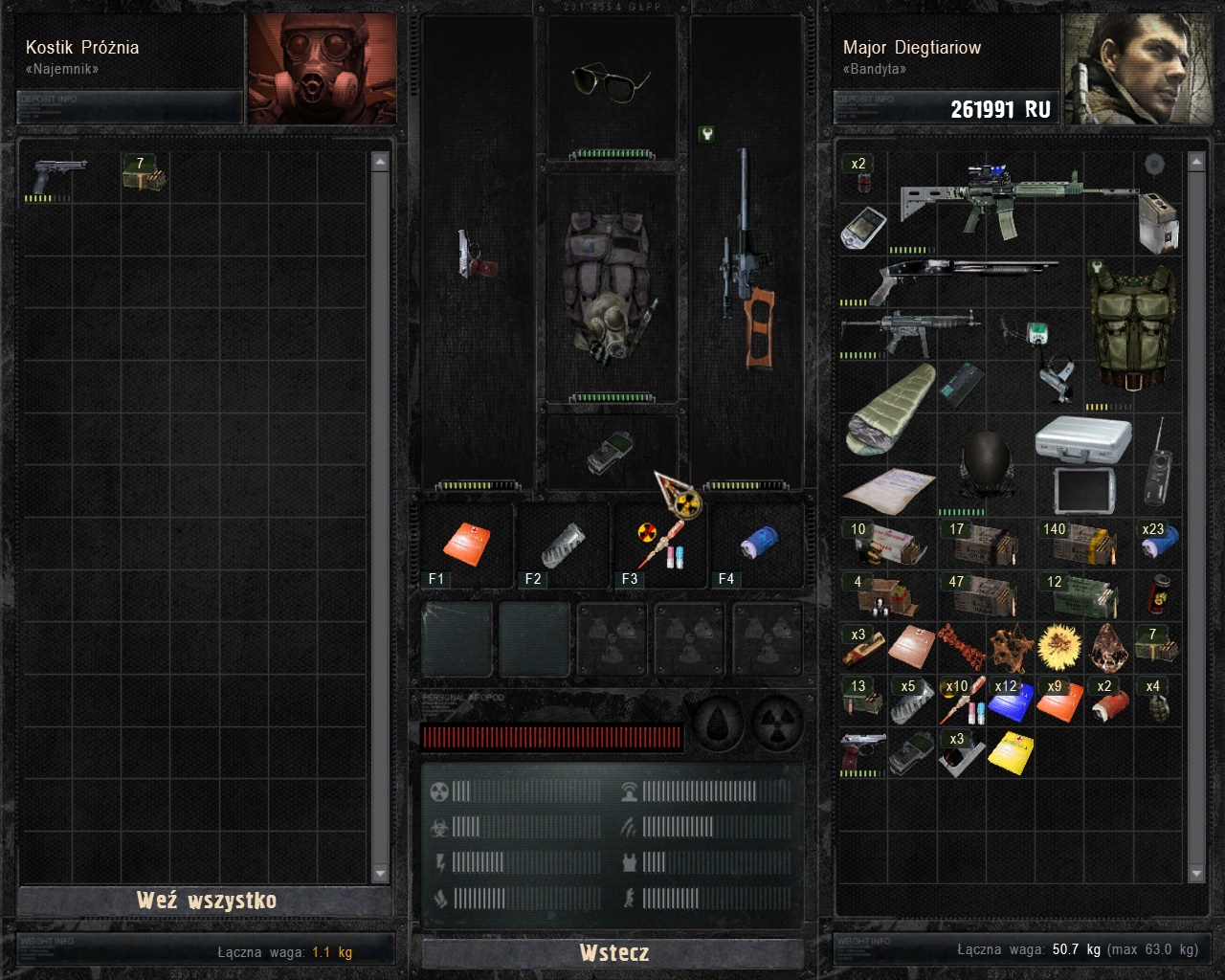Select the yellow medkit in the backpack
The width and height of the screenshot is (1225, 980).
(1012, 753)
